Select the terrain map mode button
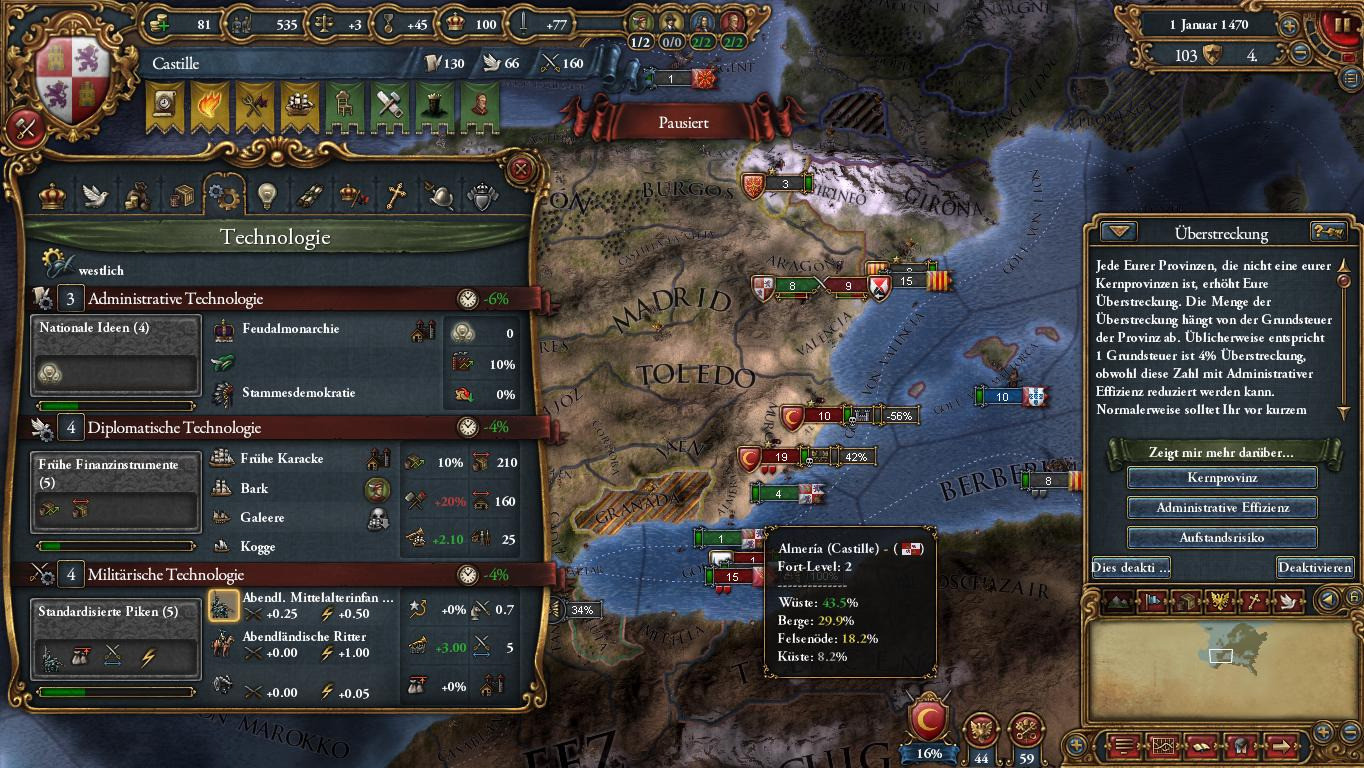 coord(1120,601)
